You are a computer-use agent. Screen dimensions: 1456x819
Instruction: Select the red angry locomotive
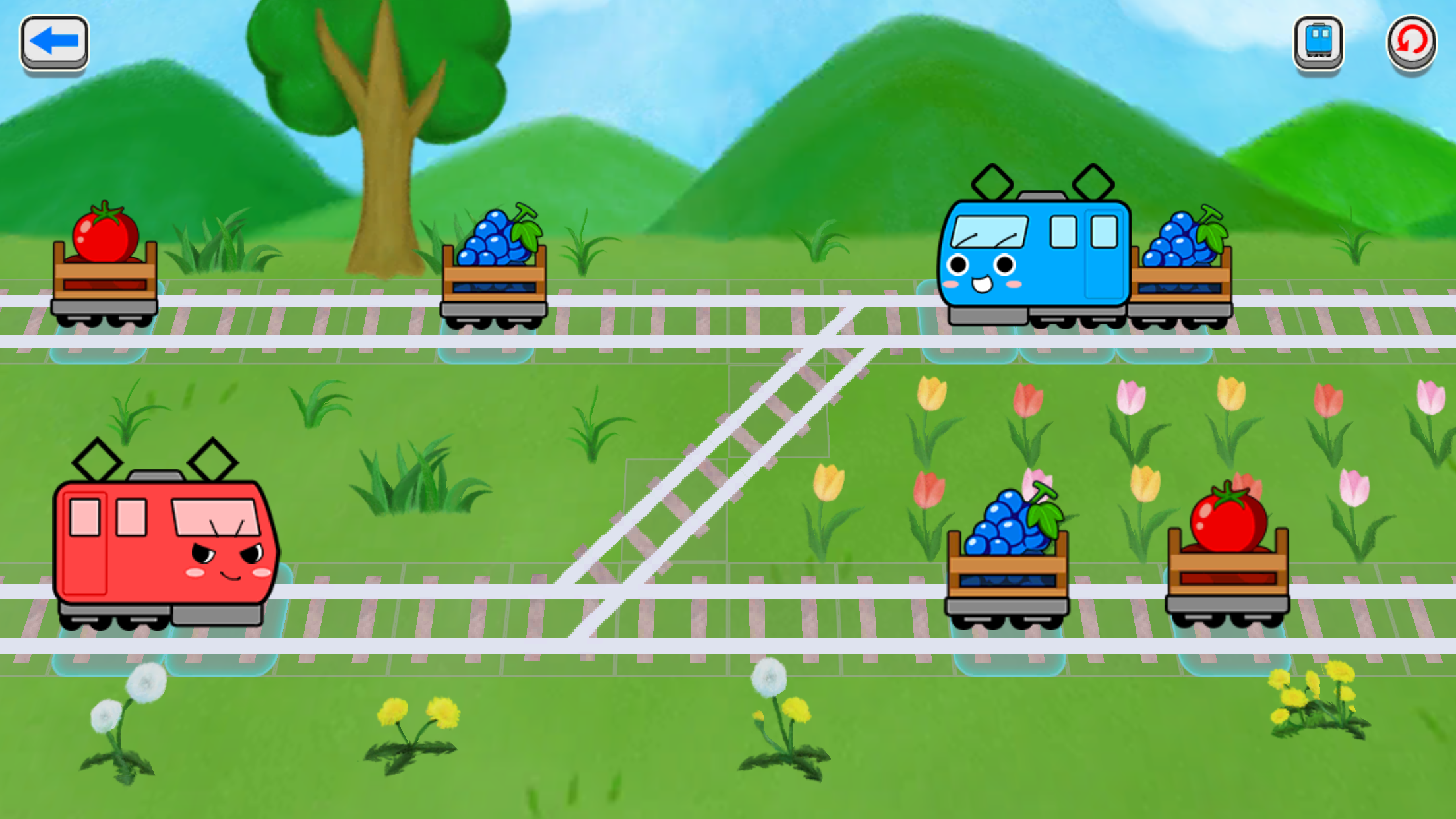point(164,541)
